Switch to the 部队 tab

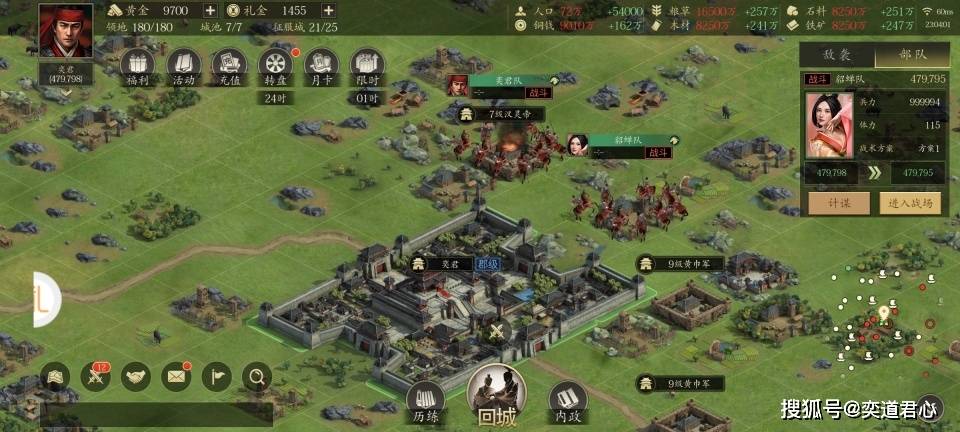coord(912,57)
